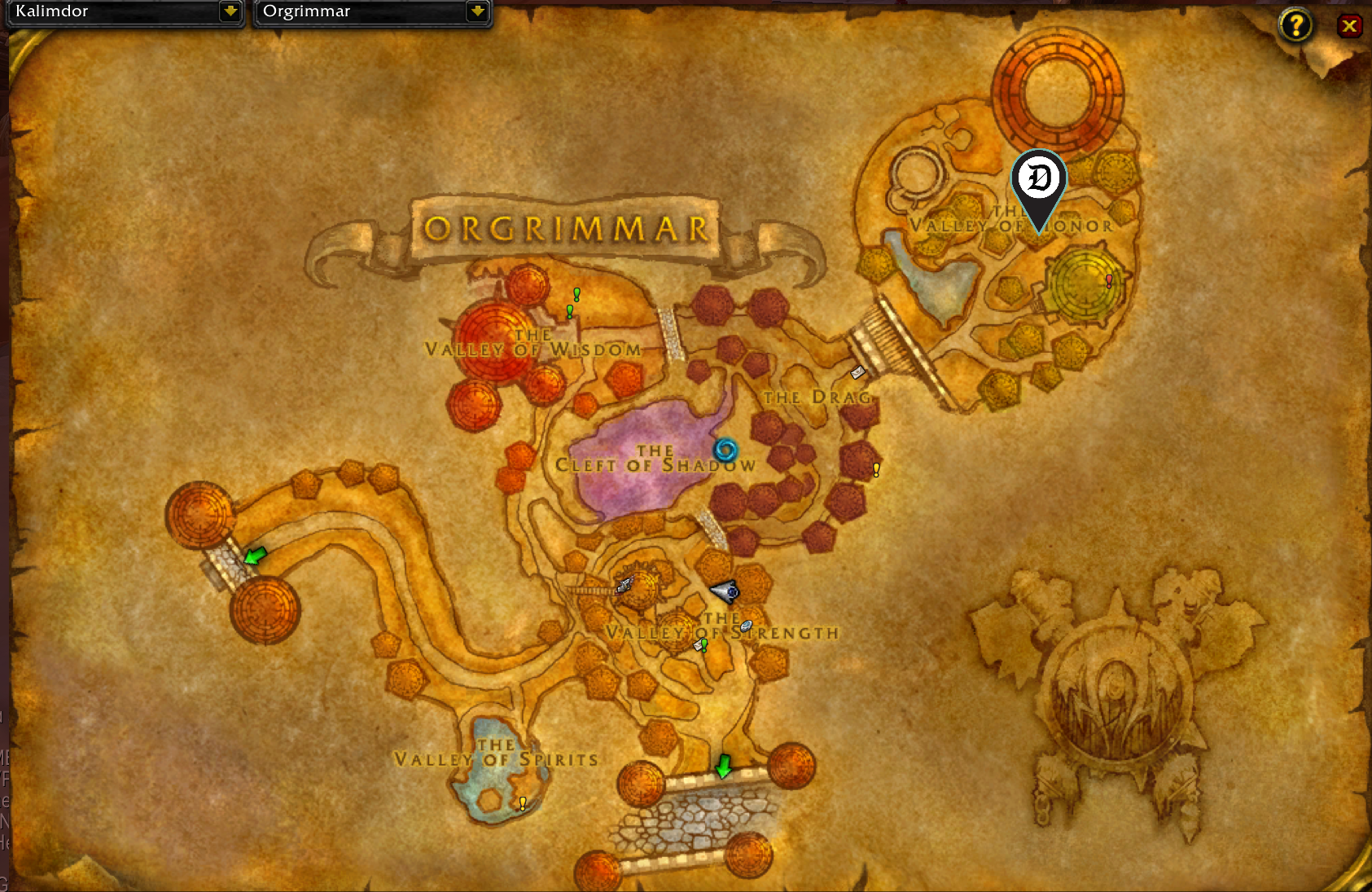
Task: Click the green quest exclamation in Valley of Strength
Action: [x=704, y=647]
